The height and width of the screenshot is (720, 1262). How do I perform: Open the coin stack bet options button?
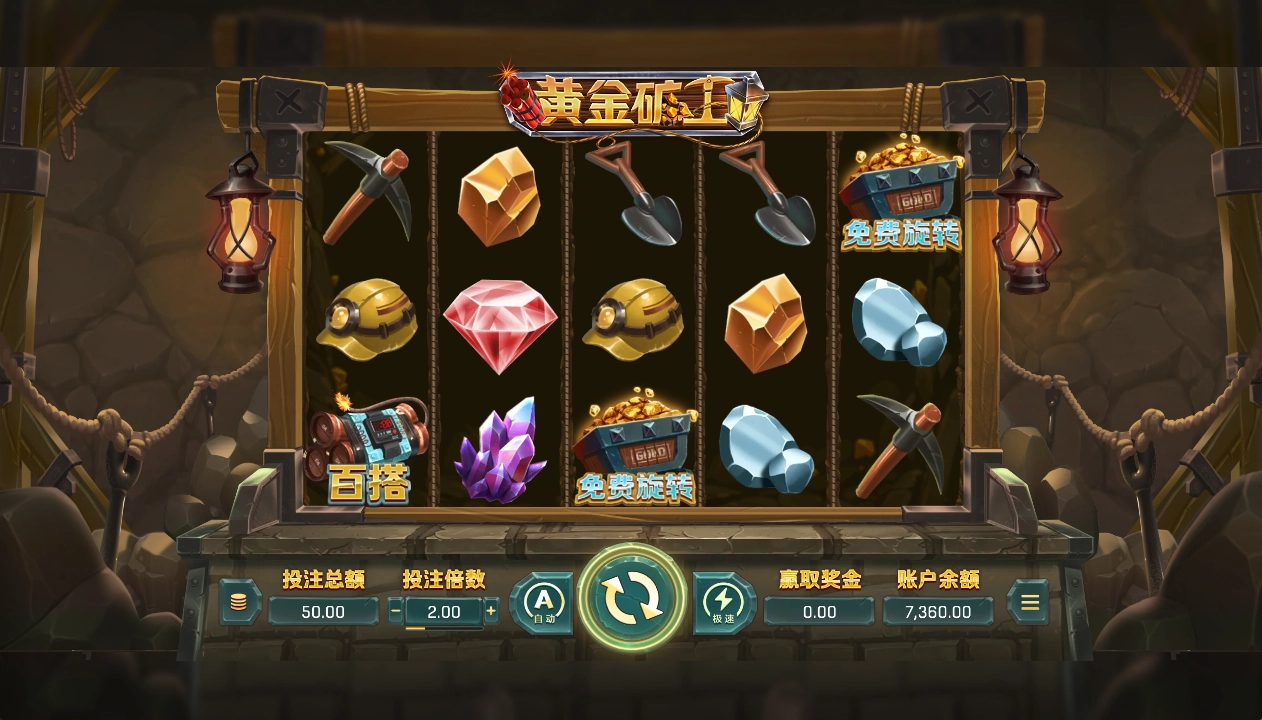[x=239, y=602]
